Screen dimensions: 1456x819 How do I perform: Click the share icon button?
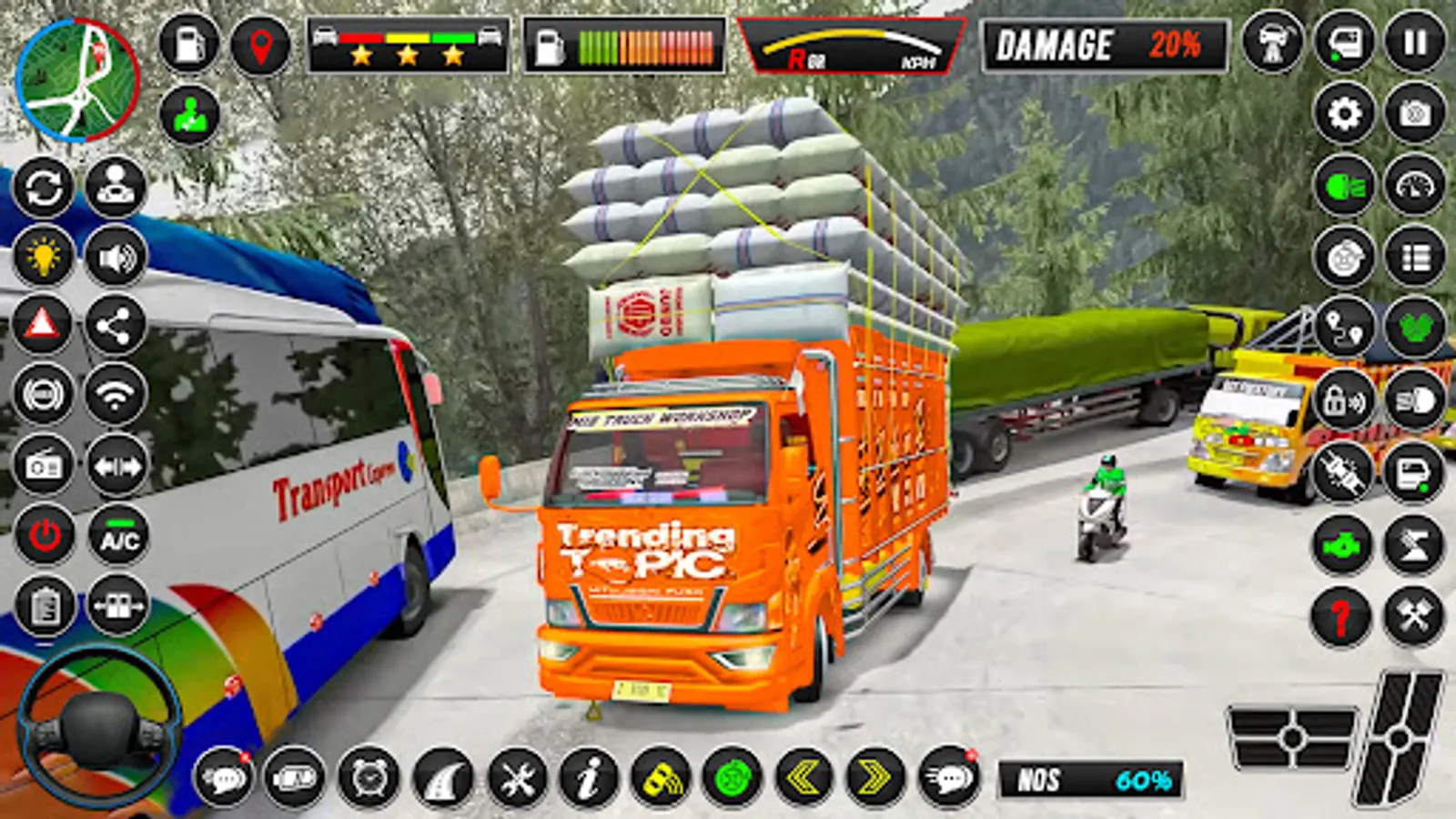(116, 325)
